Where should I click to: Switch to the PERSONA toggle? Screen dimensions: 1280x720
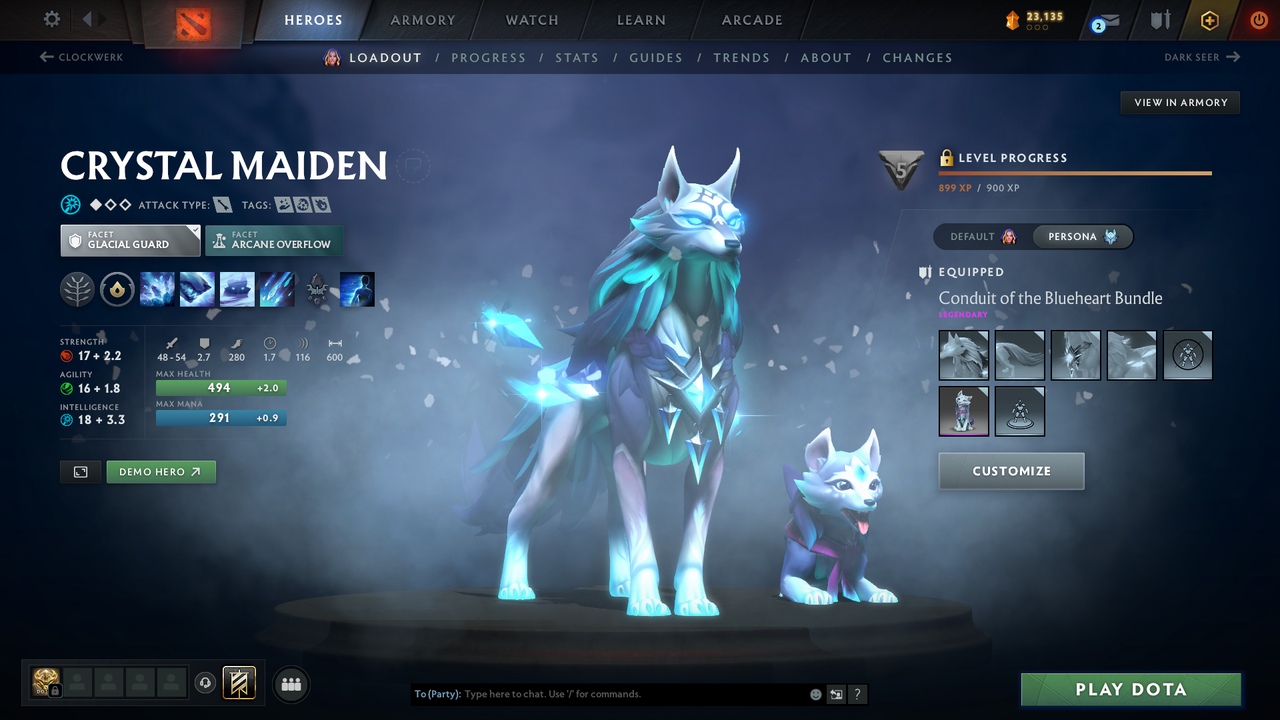pos(1083,236)
